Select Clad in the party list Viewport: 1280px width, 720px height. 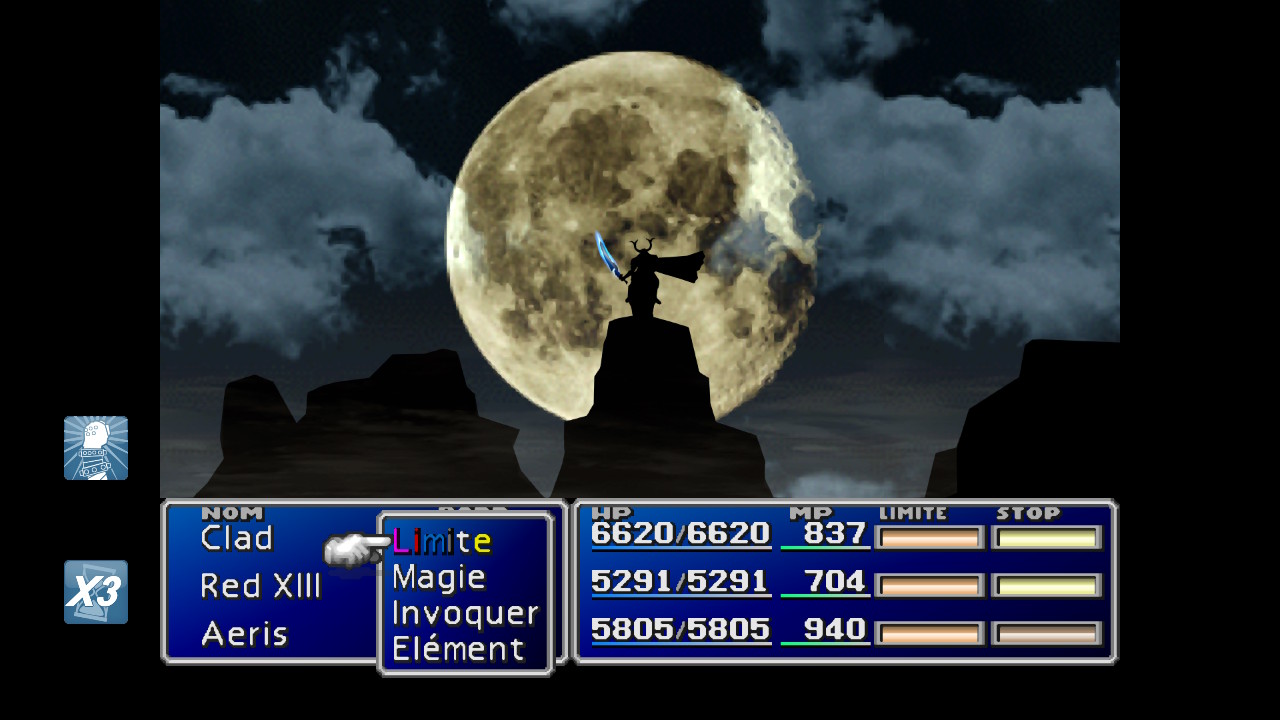237,538
